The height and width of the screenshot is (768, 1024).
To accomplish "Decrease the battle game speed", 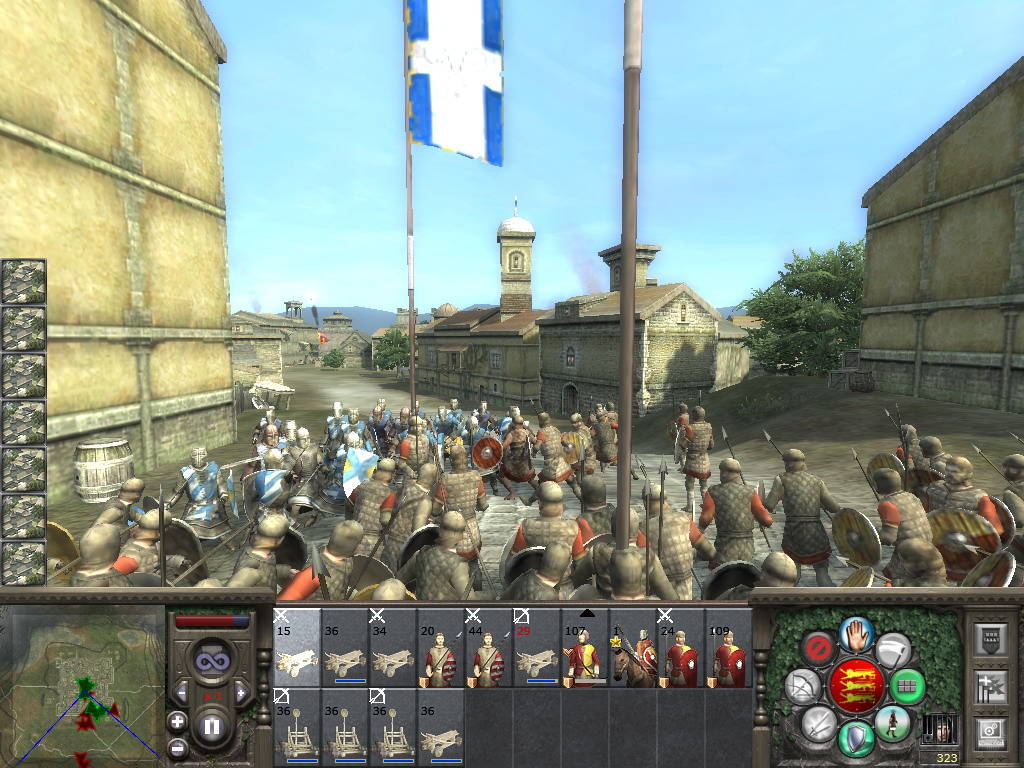I will point(181,692).
